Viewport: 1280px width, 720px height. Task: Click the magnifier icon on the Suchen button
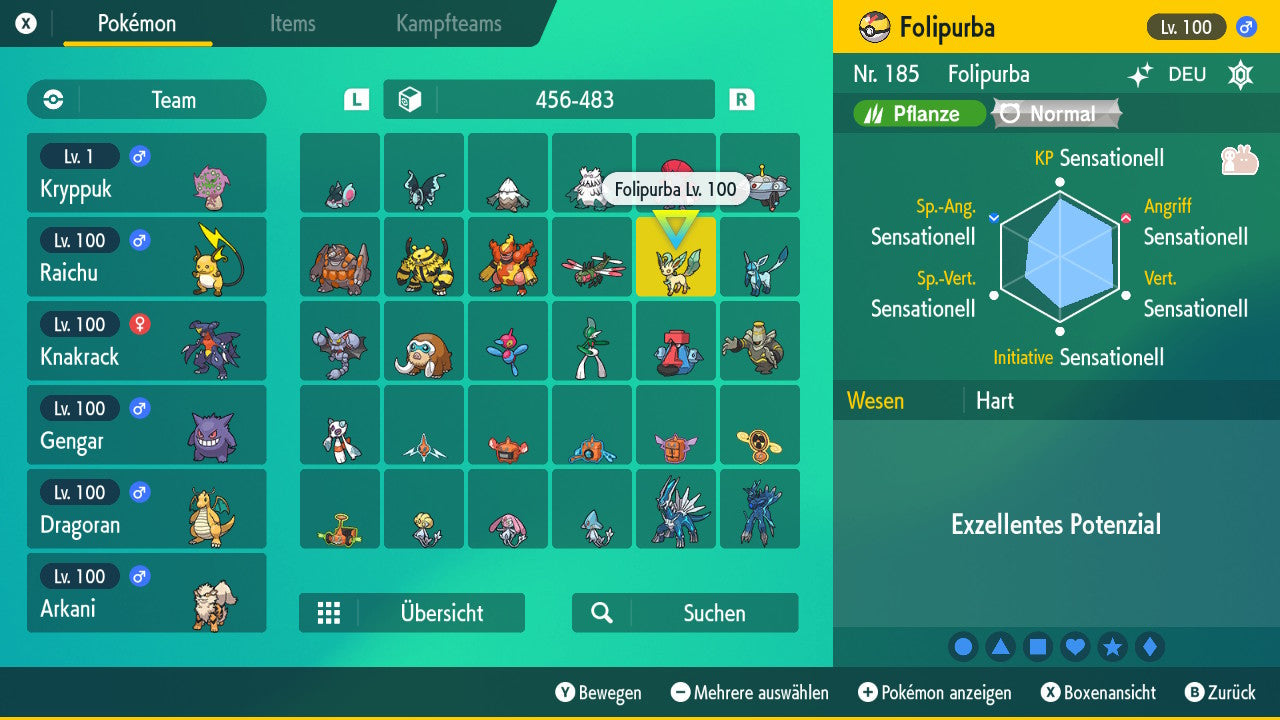pos(600,612)
